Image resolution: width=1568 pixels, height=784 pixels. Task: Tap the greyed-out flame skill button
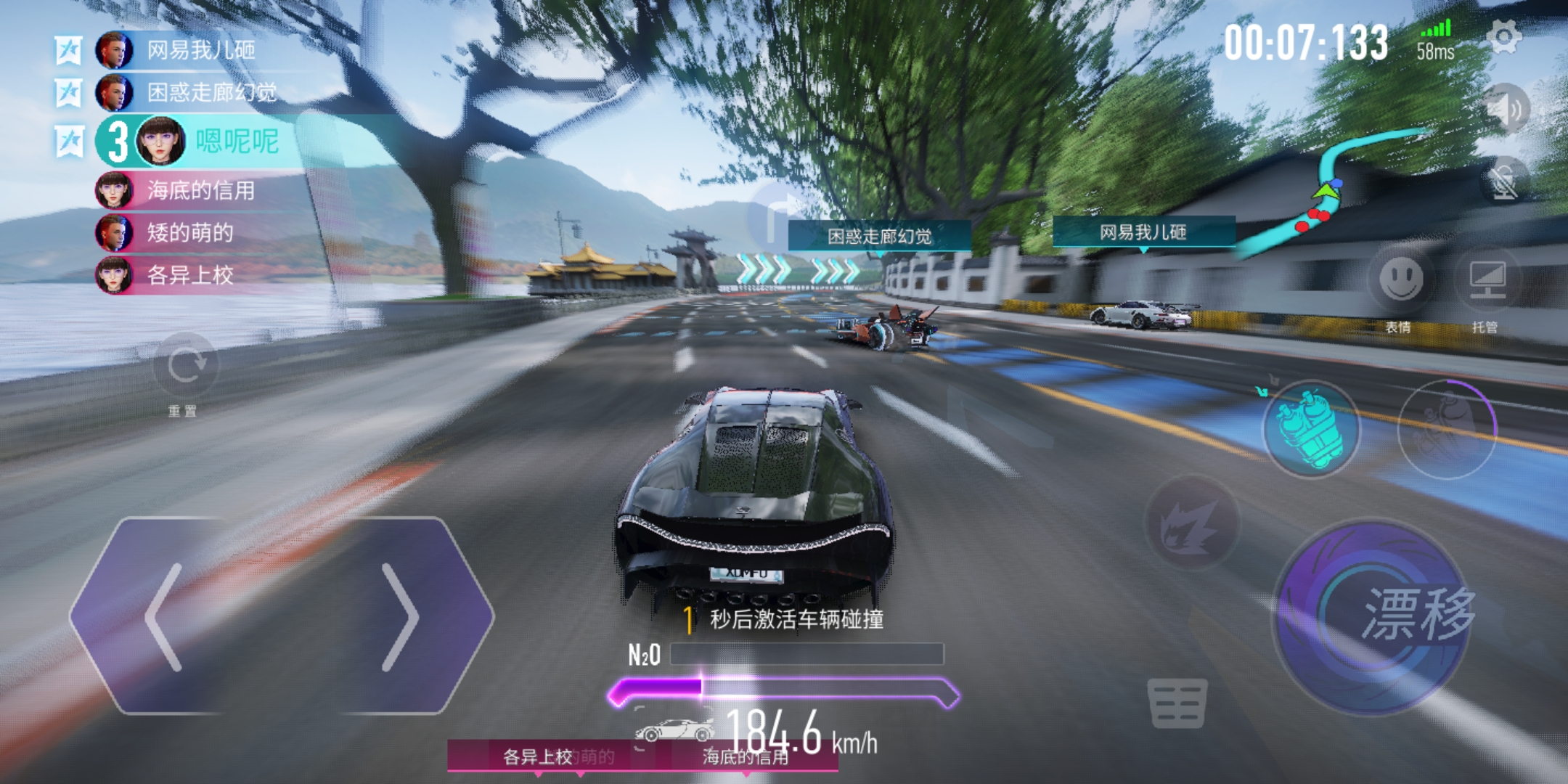[1191, 523]
